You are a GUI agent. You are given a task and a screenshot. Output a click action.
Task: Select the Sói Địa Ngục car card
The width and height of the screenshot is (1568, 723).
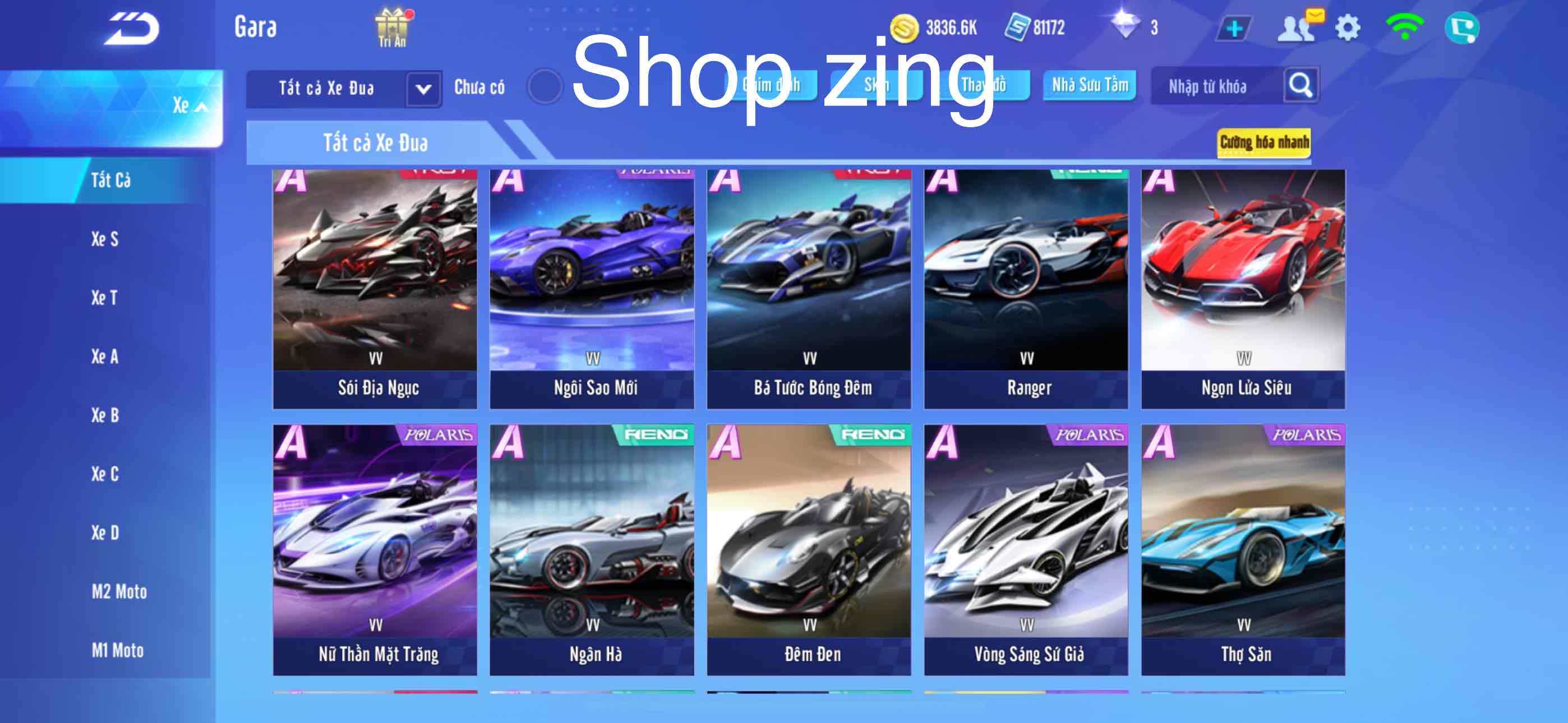pos(375,289)
